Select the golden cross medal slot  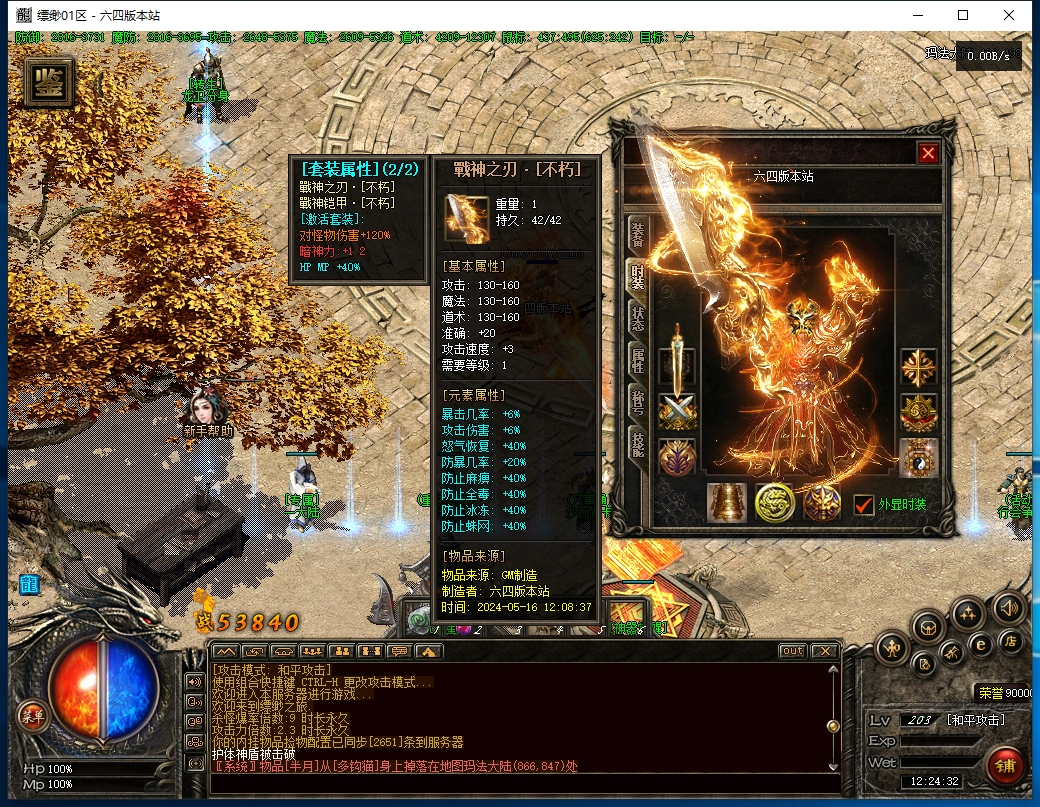pos(918,367)
